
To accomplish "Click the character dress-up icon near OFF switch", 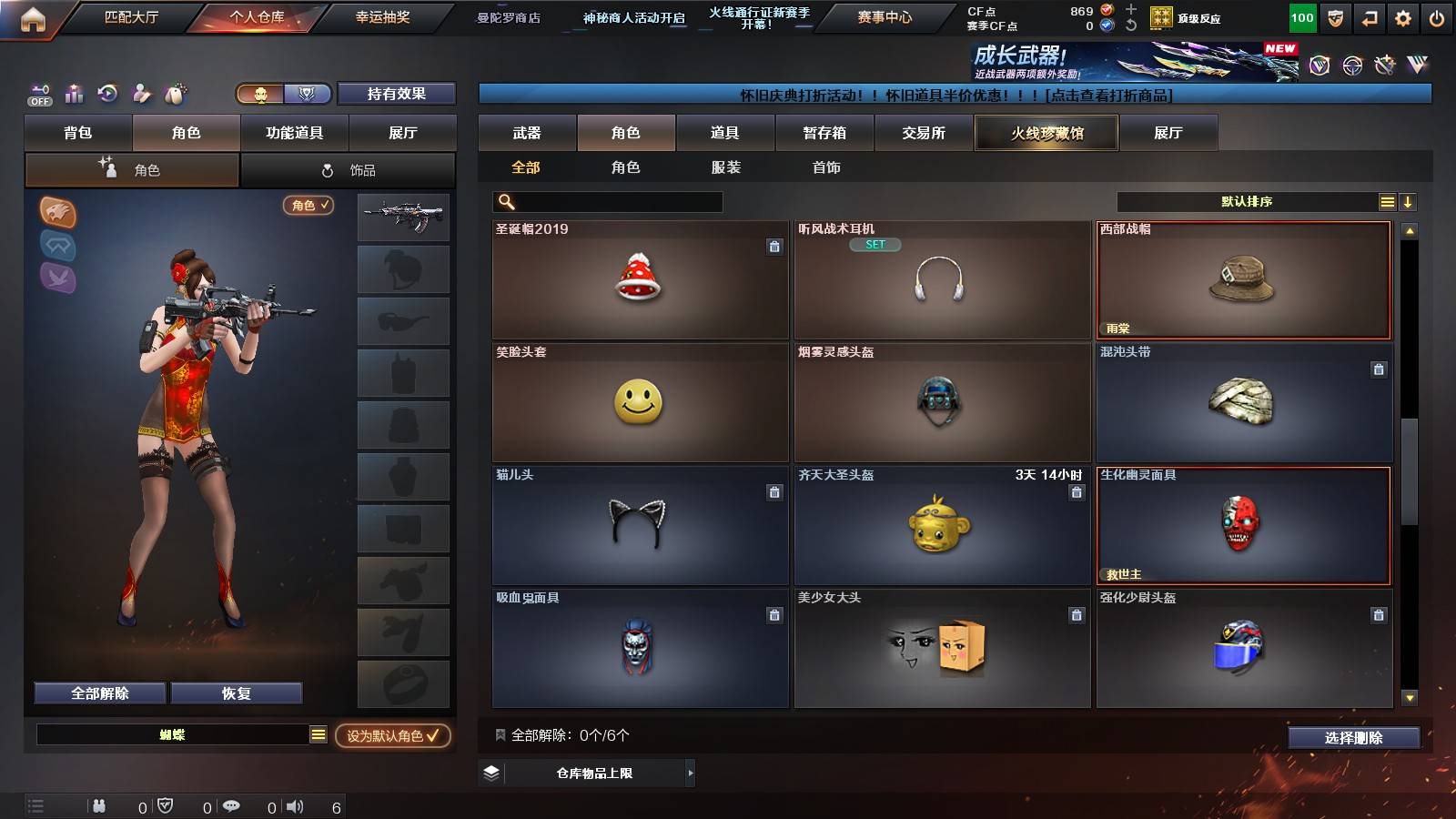I will (x=142, y=94).
